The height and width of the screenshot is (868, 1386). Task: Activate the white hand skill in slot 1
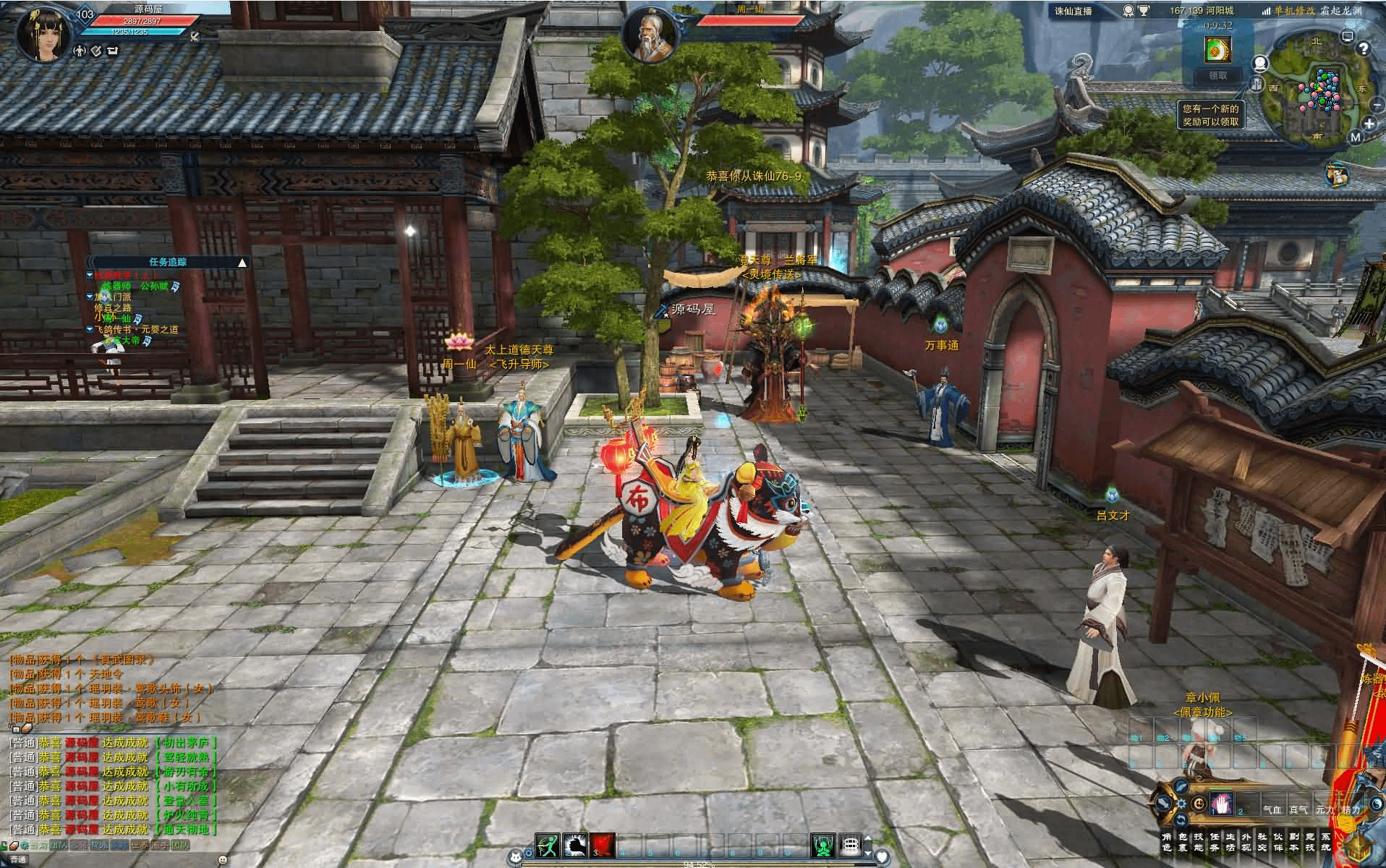(1222, 804)
